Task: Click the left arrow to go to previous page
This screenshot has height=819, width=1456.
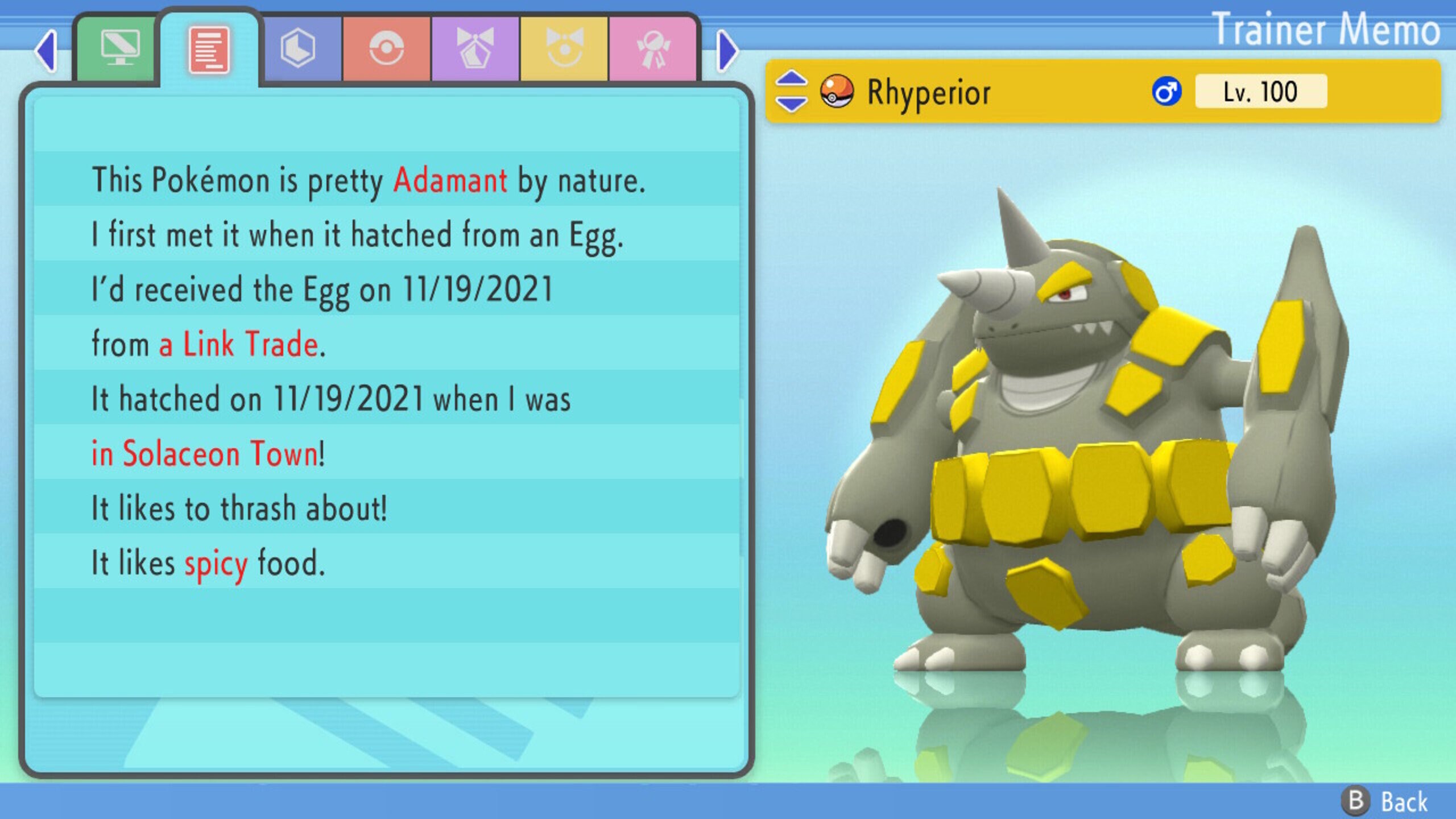Action: 45,51
